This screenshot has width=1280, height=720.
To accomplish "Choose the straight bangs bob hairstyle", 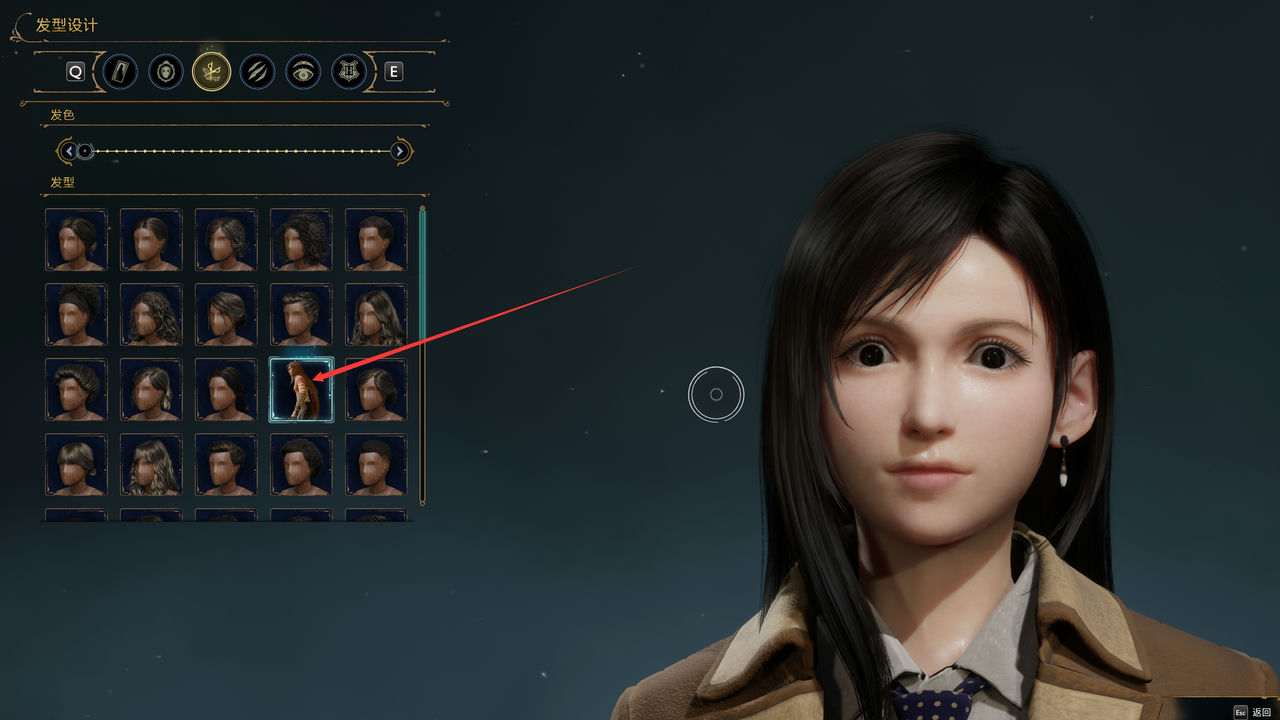I will (76, 465).
